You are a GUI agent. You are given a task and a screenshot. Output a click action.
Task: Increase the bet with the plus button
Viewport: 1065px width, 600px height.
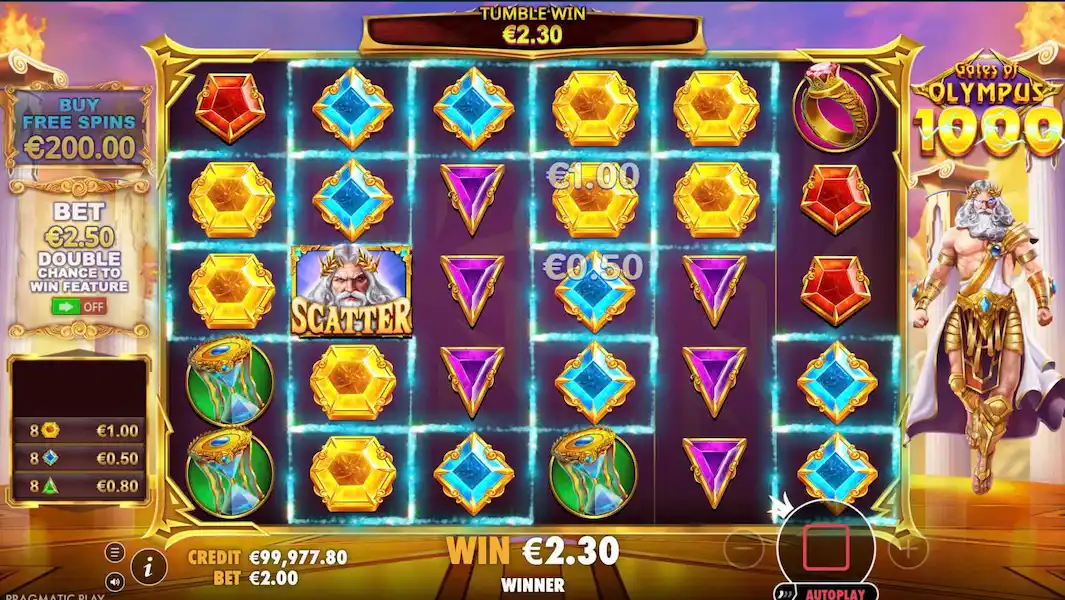pos(908,548)
